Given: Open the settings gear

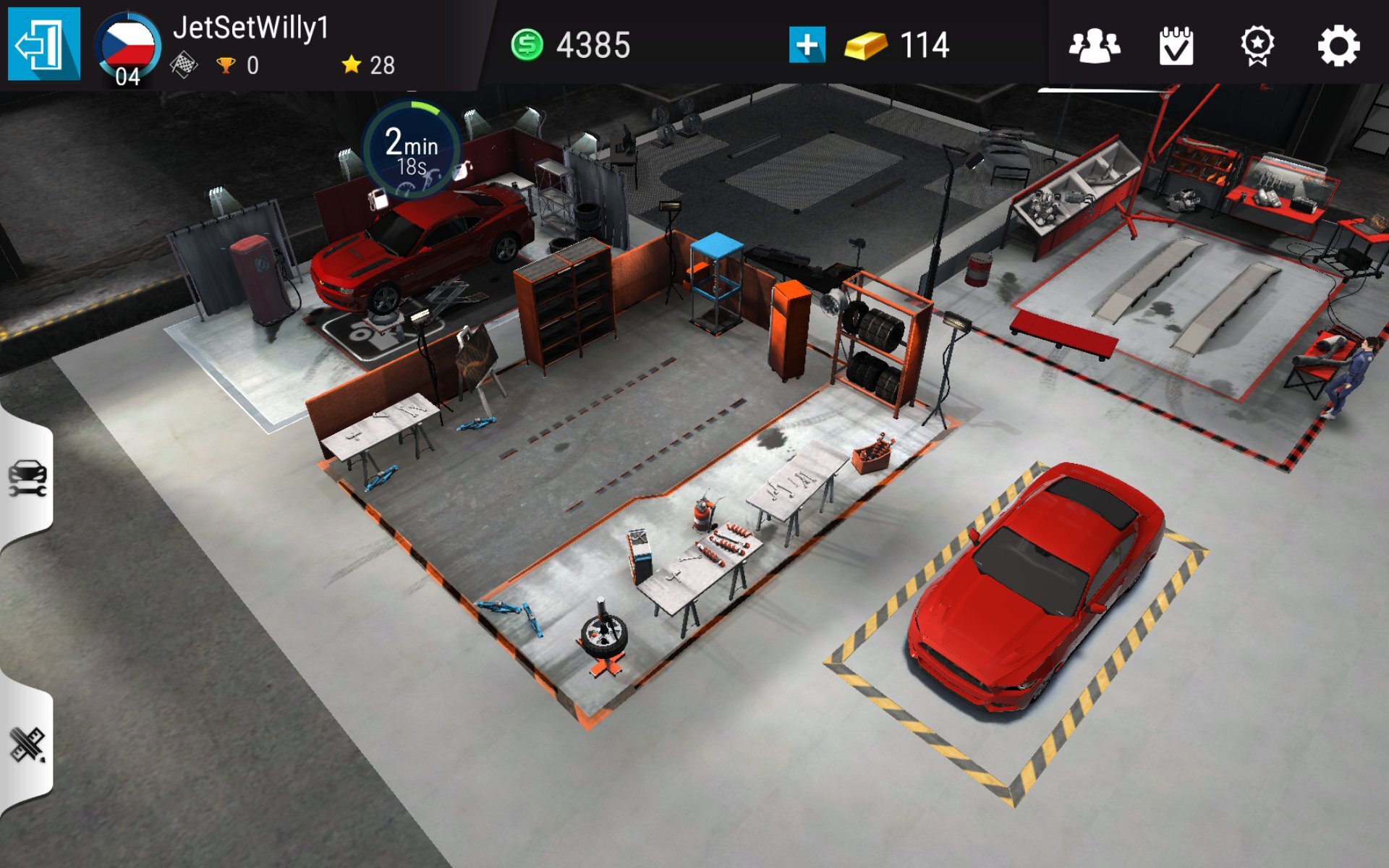Looking at the screenshot, I should coord(1338,46).
